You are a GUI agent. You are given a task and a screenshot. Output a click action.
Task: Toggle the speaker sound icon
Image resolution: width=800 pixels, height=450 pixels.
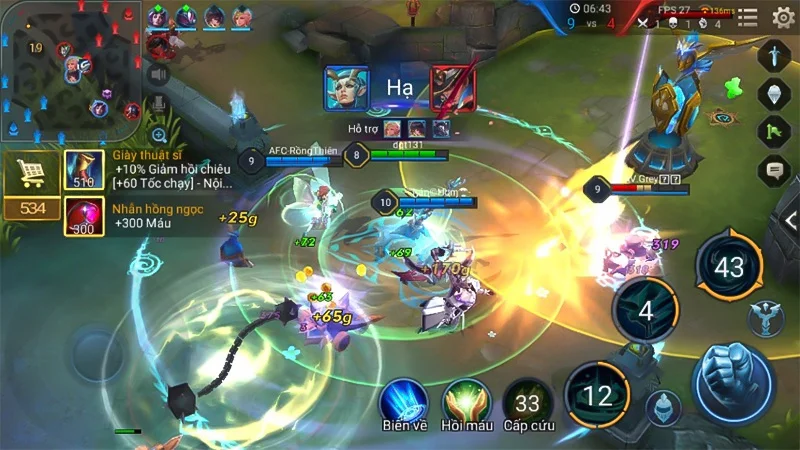(158, 73)
